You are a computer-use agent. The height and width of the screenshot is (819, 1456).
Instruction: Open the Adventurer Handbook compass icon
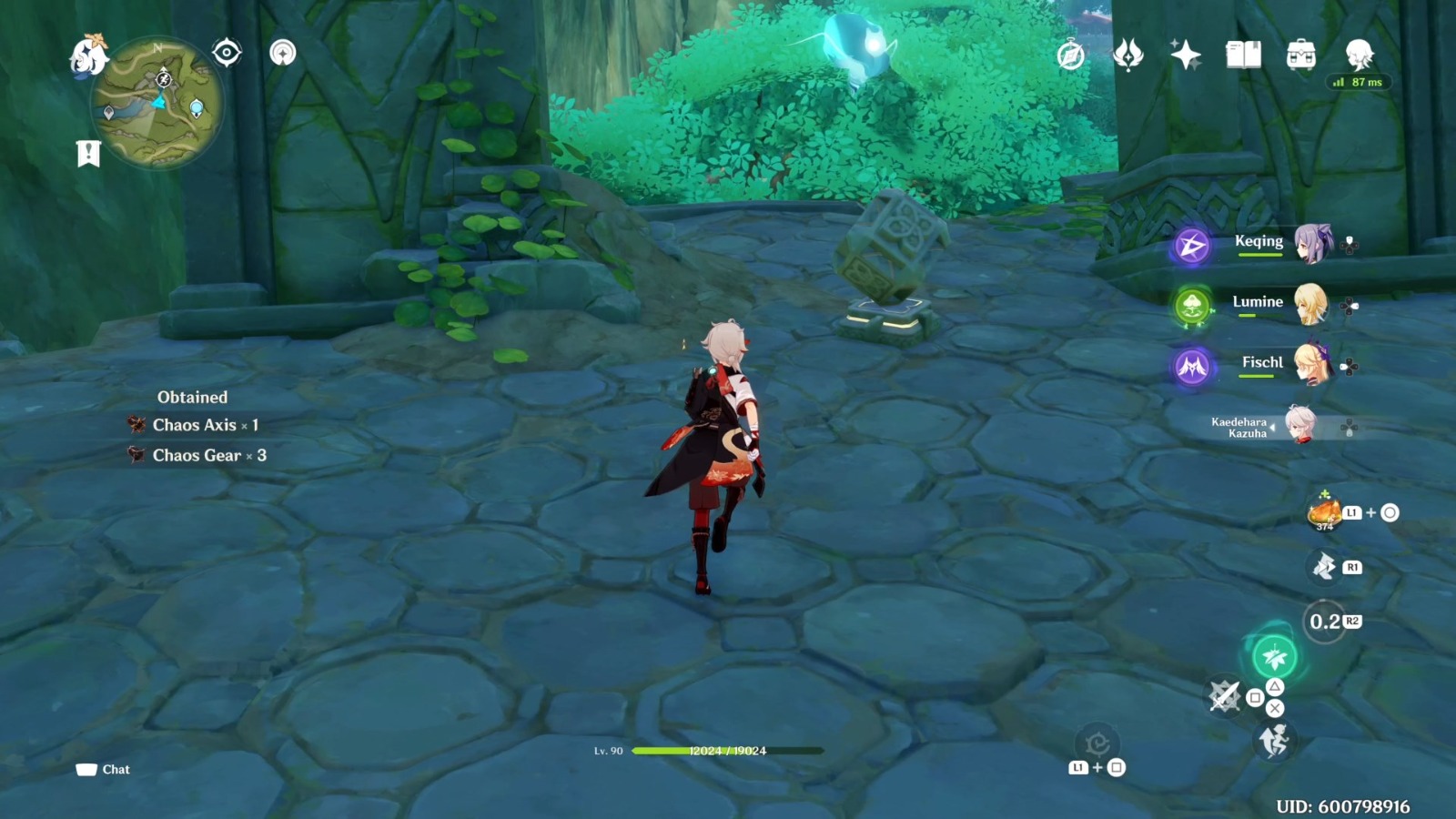[1071, 55]
